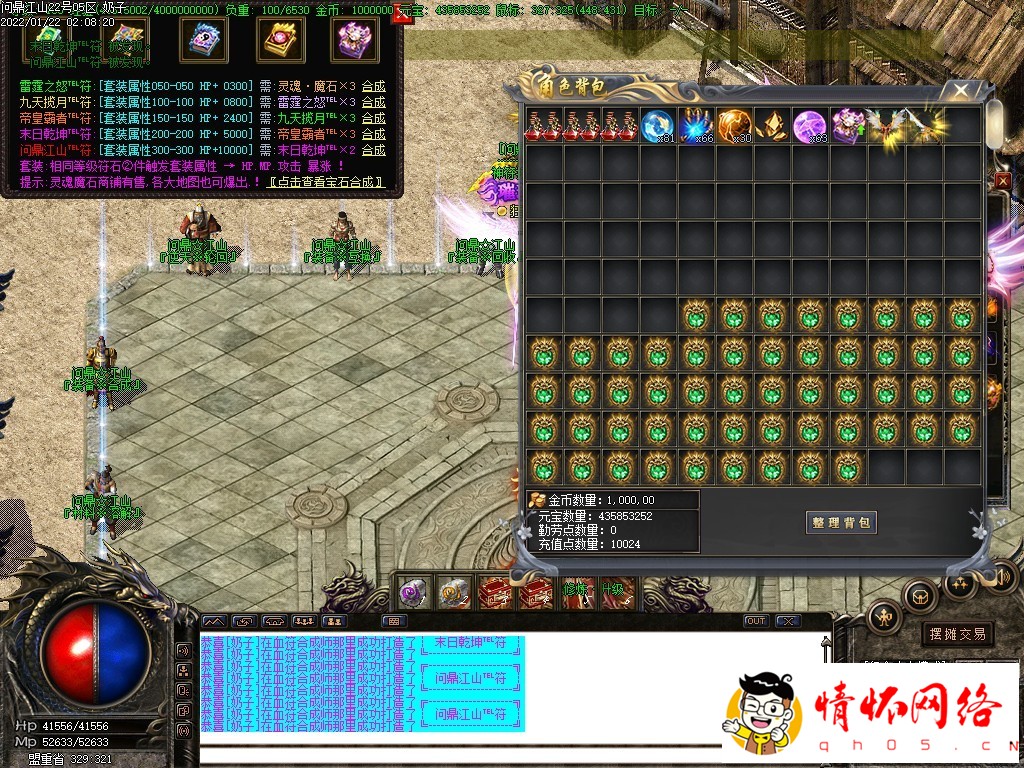1024x768 pixels.
Task: Pick the orange orb item stacked x30
Action: coord(734,125)
